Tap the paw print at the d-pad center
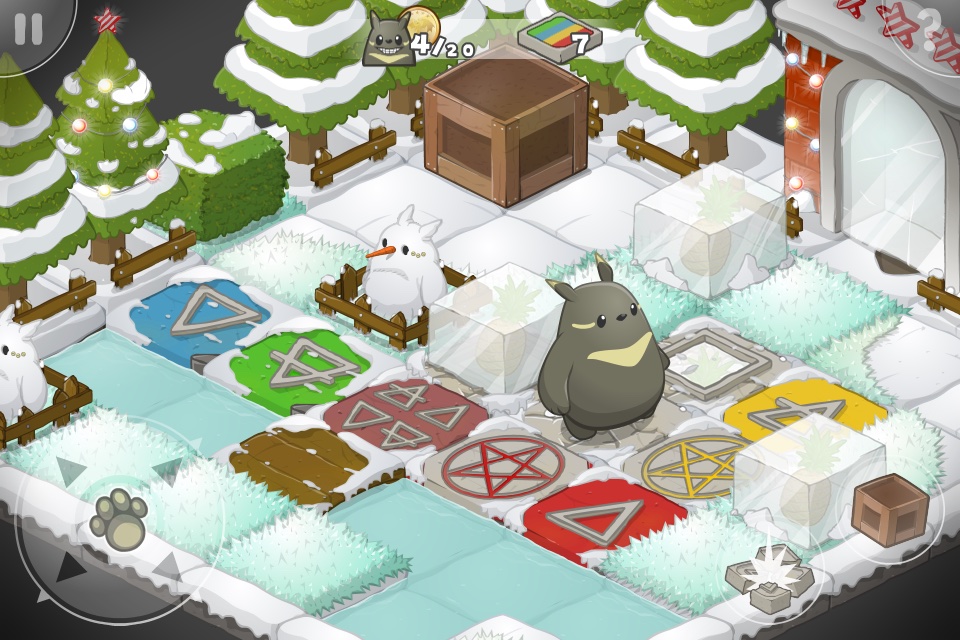Viewport: 960px width, 640px height. [x=119, y=518]
